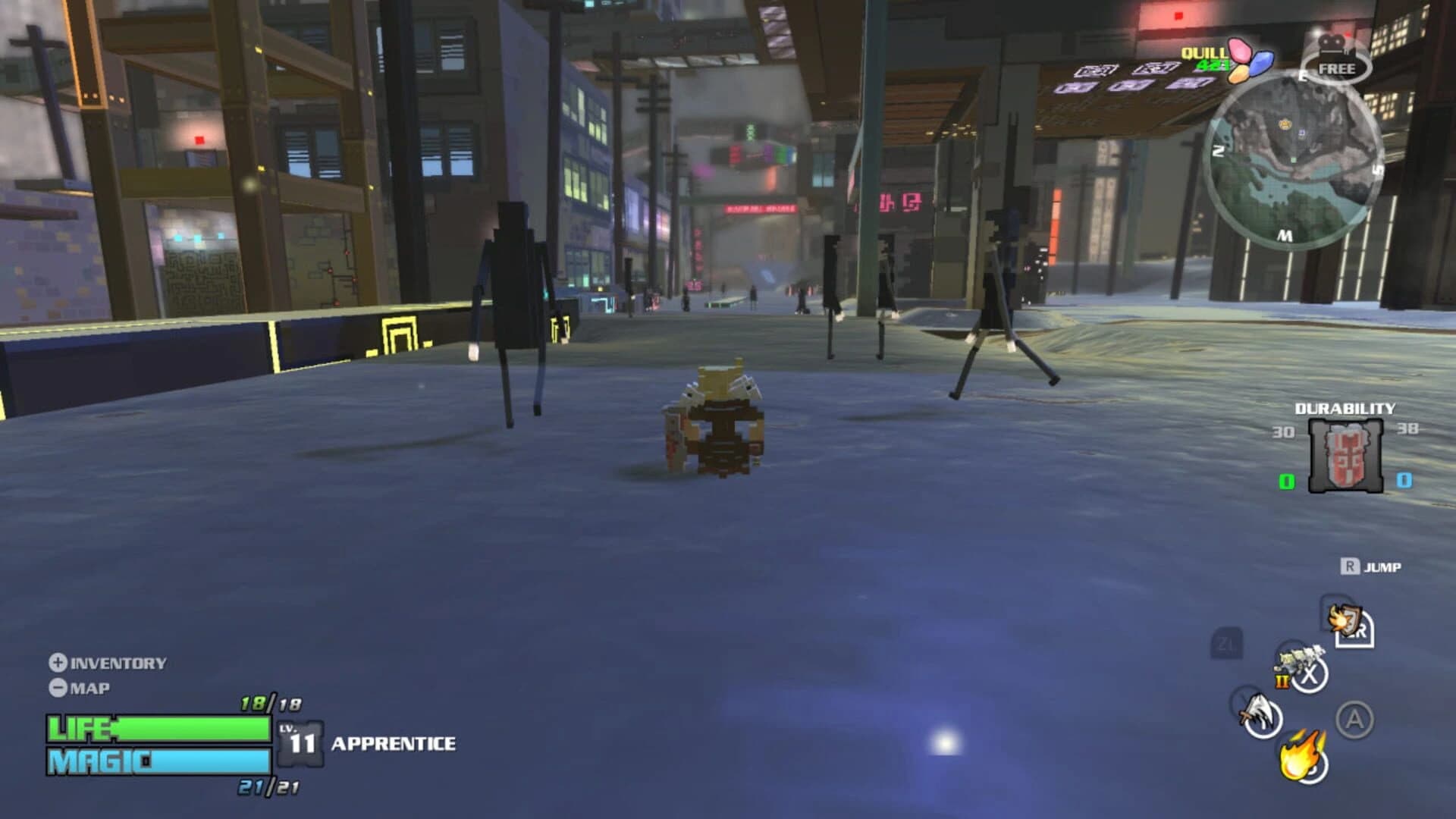Cast the Fireball spell icon
This screenshot has width=1456, height=819.
tap(1302, 756)
